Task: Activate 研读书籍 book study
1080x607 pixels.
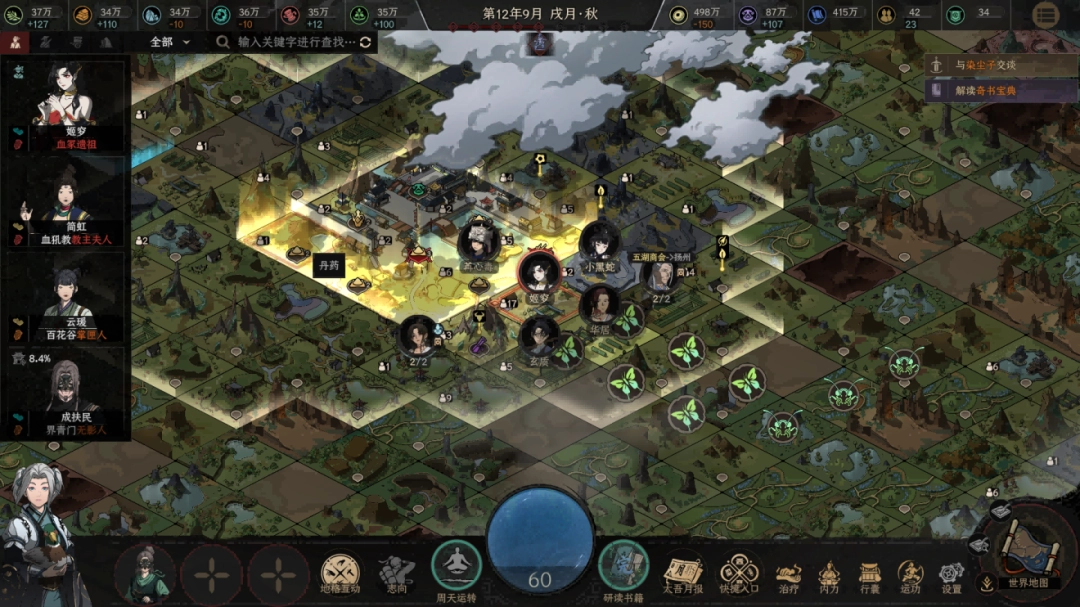Action: (624, 568)
